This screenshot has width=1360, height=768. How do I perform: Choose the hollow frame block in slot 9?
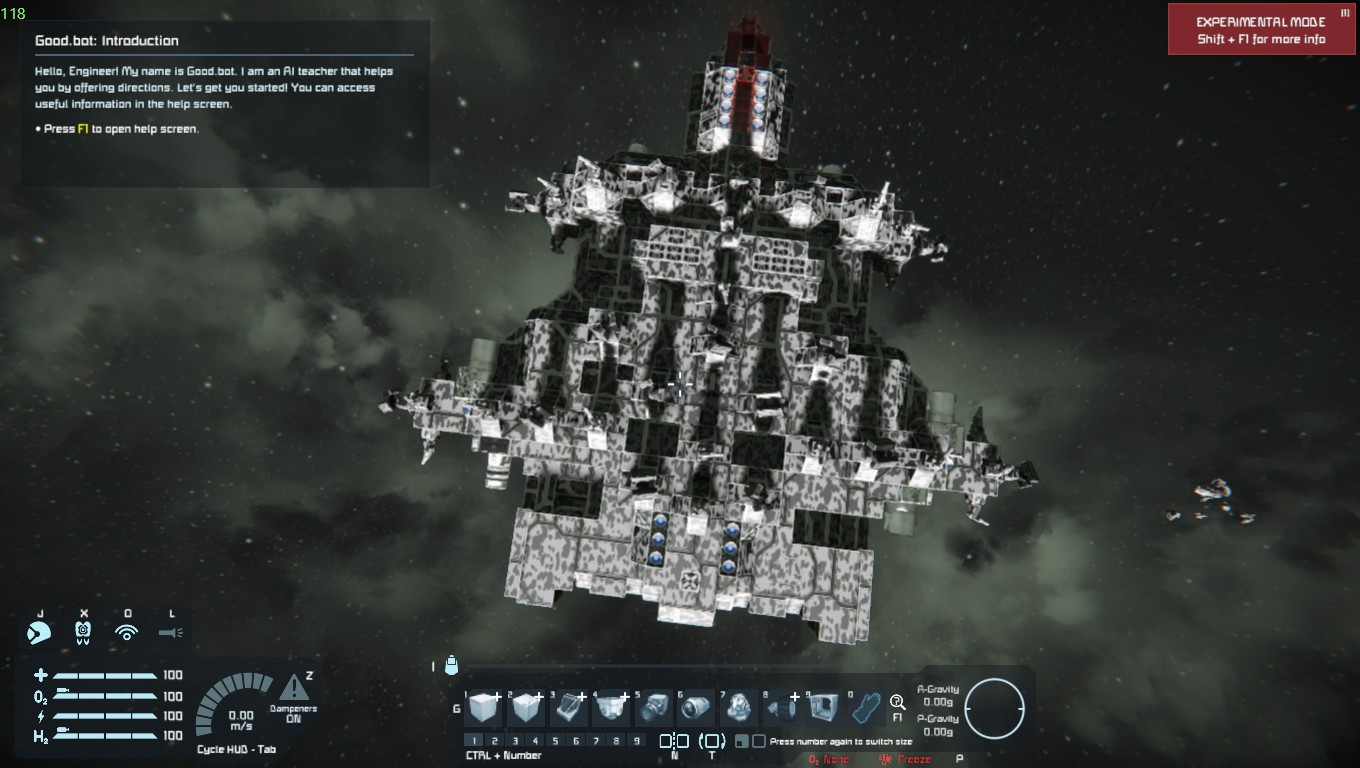pos(825,708)
